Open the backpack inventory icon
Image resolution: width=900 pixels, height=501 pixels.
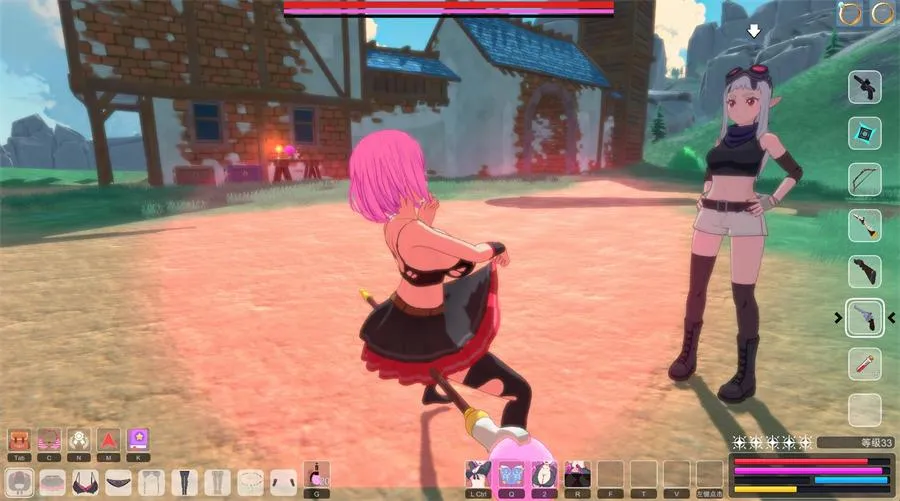19,439
